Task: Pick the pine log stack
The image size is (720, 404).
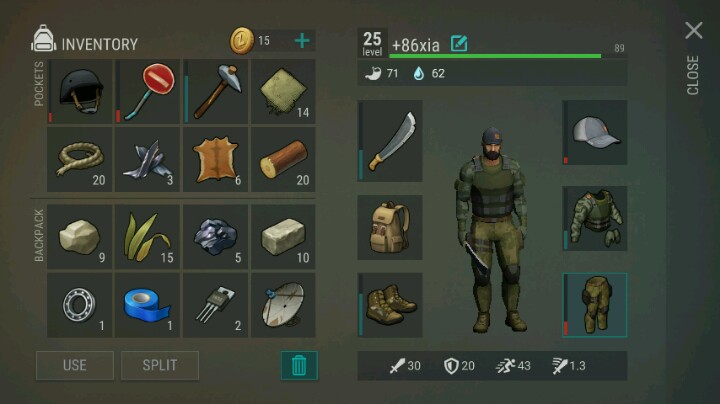Action: [283, 159]
